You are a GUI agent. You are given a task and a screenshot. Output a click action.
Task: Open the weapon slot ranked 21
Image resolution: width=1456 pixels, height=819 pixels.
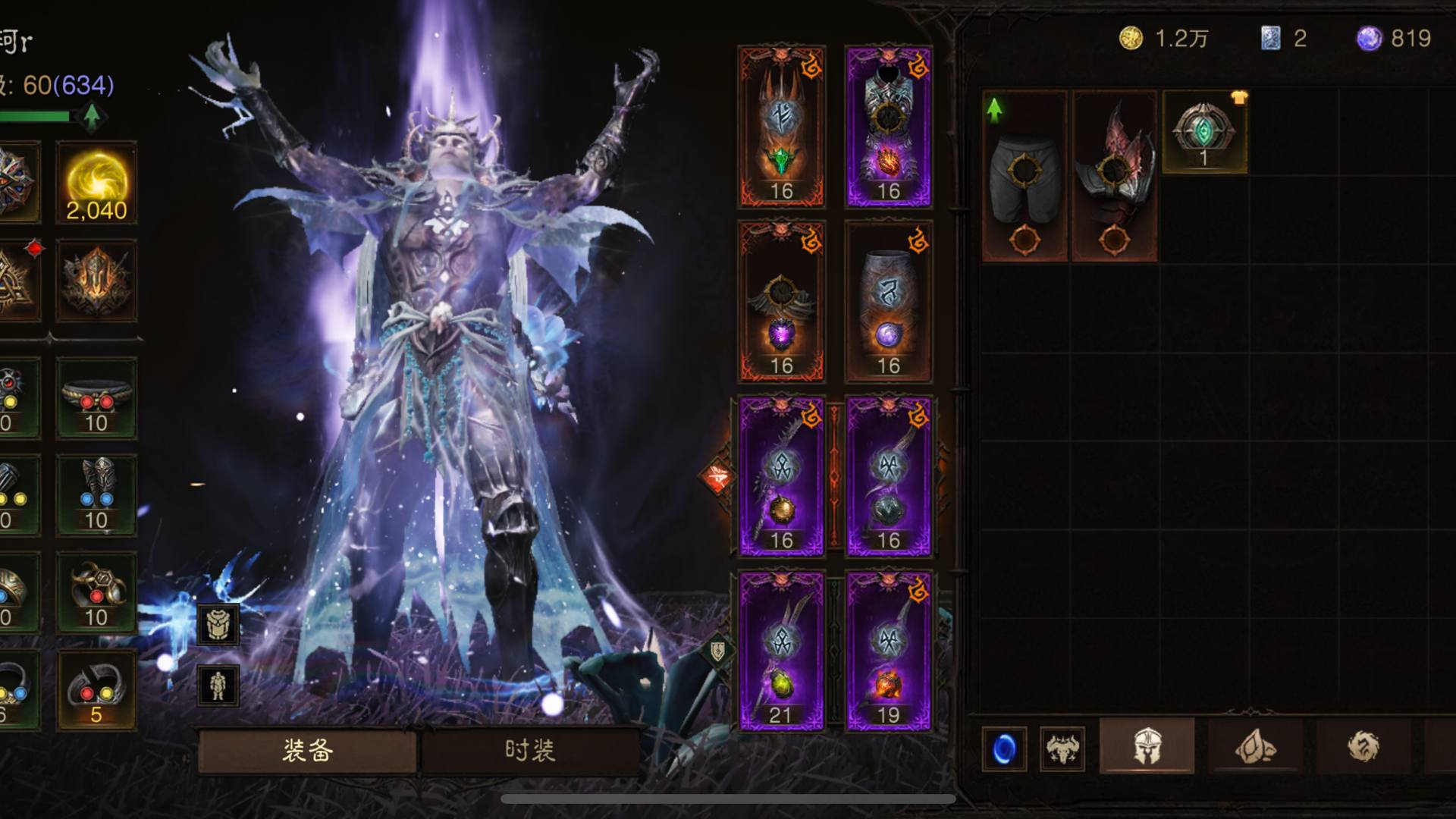point(782,651)
